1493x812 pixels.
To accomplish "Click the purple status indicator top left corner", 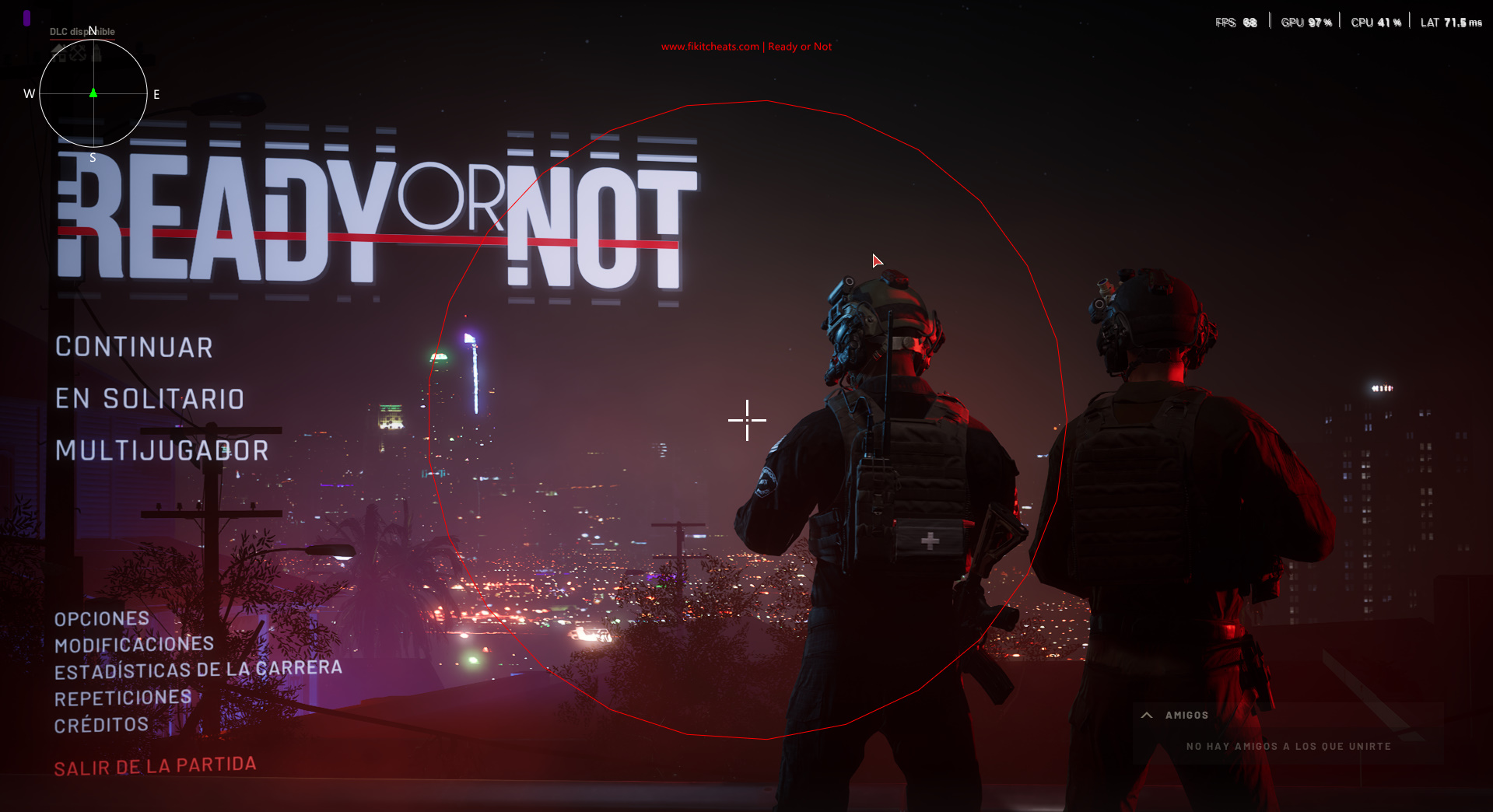I will pyautogui.click(x=27, y=18).
